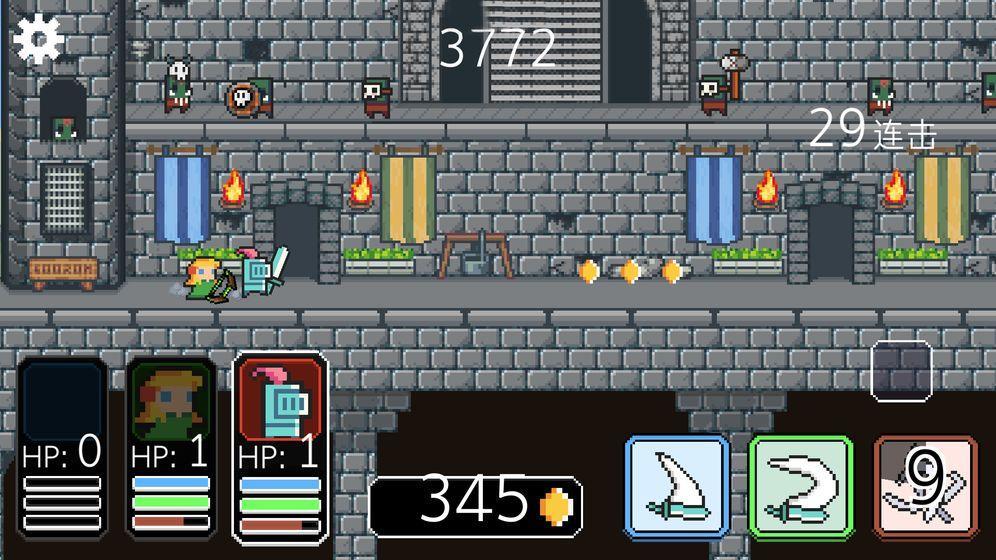The height and width of the screenshot is (560, 996).
Task: Open the settings gear menu
Action: coord(39,39)
